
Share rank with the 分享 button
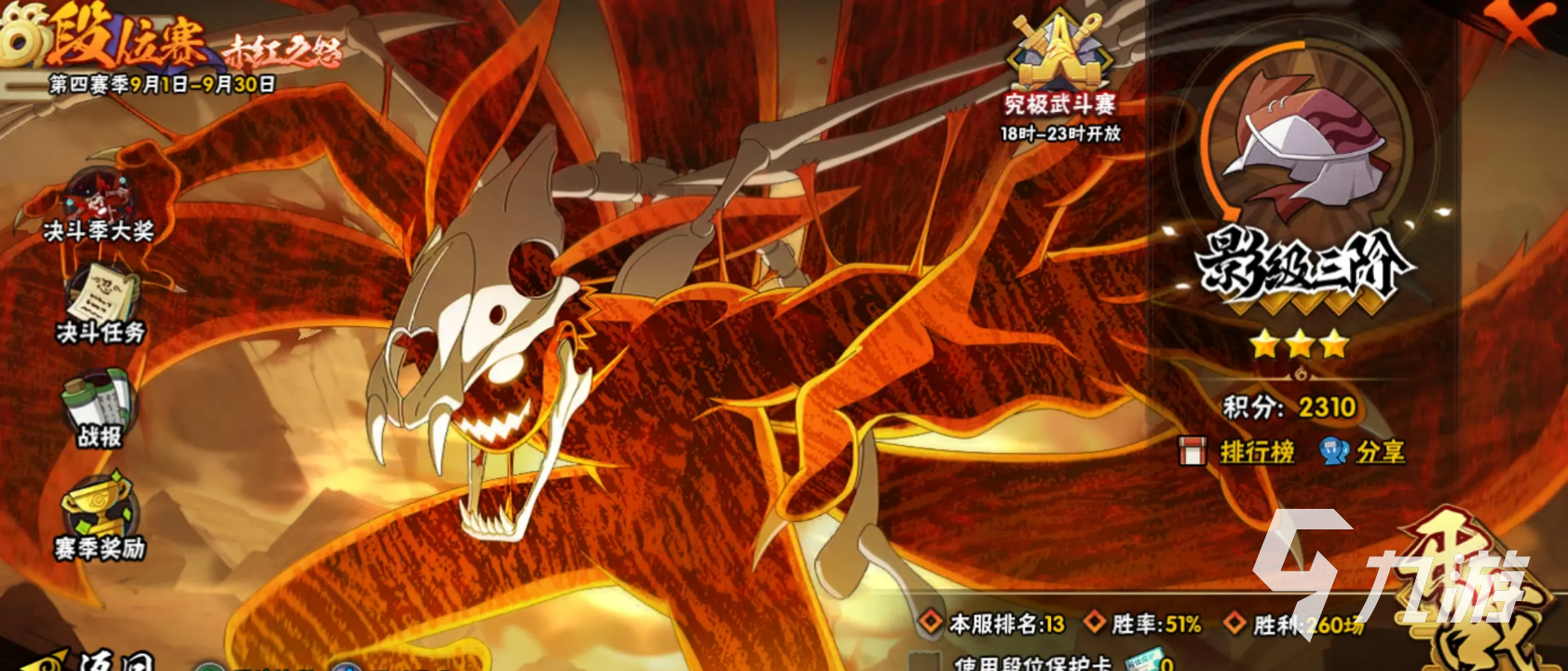1379,453
